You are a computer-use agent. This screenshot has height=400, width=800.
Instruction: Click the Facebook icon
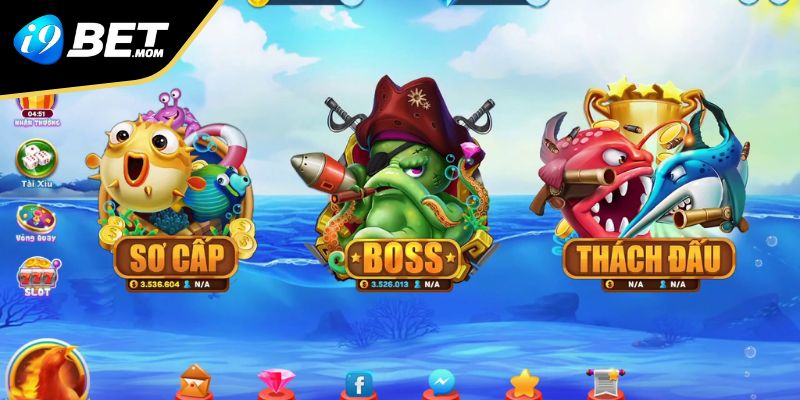pos(358,383)
